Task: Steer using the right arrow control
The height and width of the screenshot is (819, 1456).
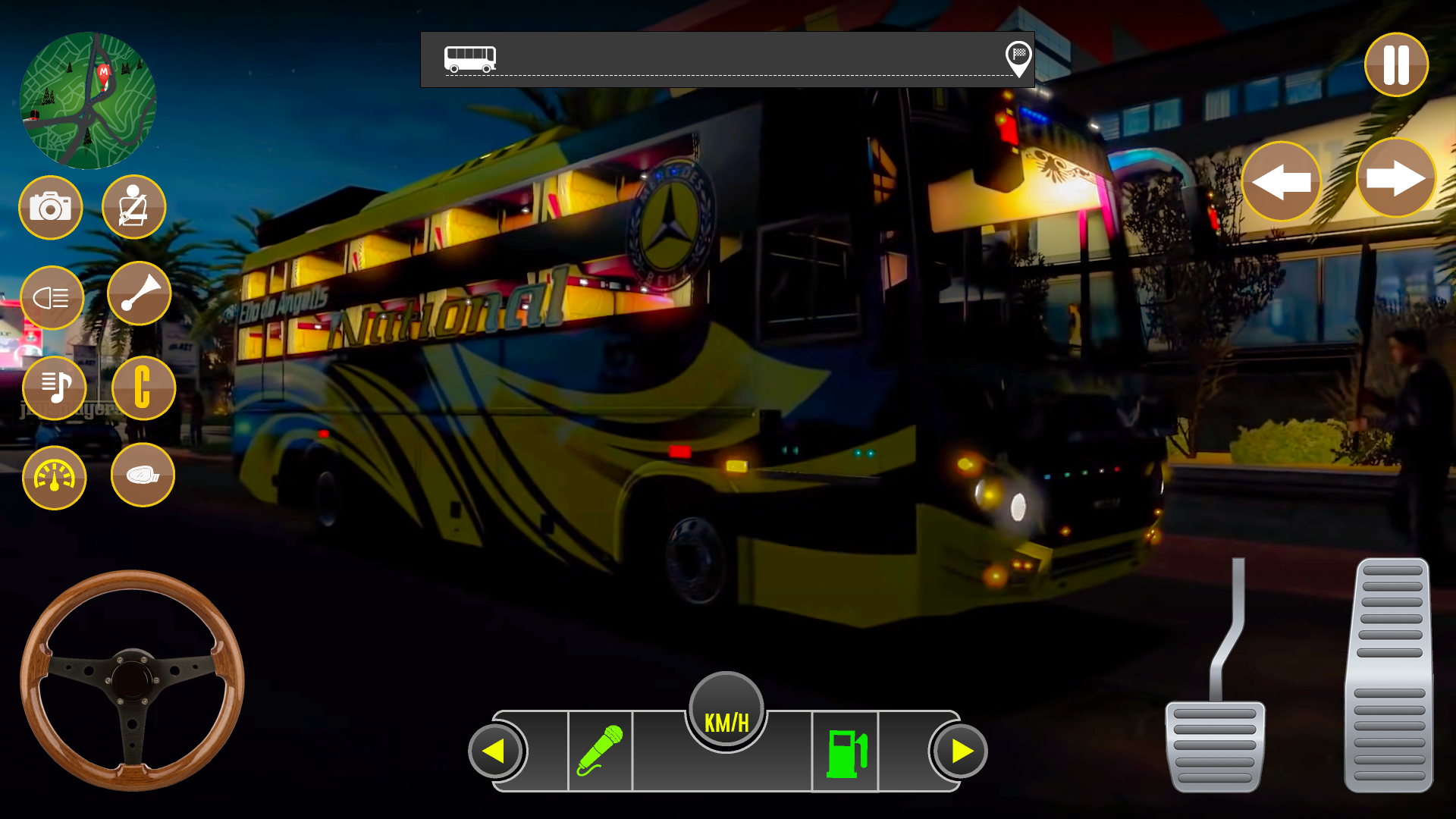Action: [1395, 180]
